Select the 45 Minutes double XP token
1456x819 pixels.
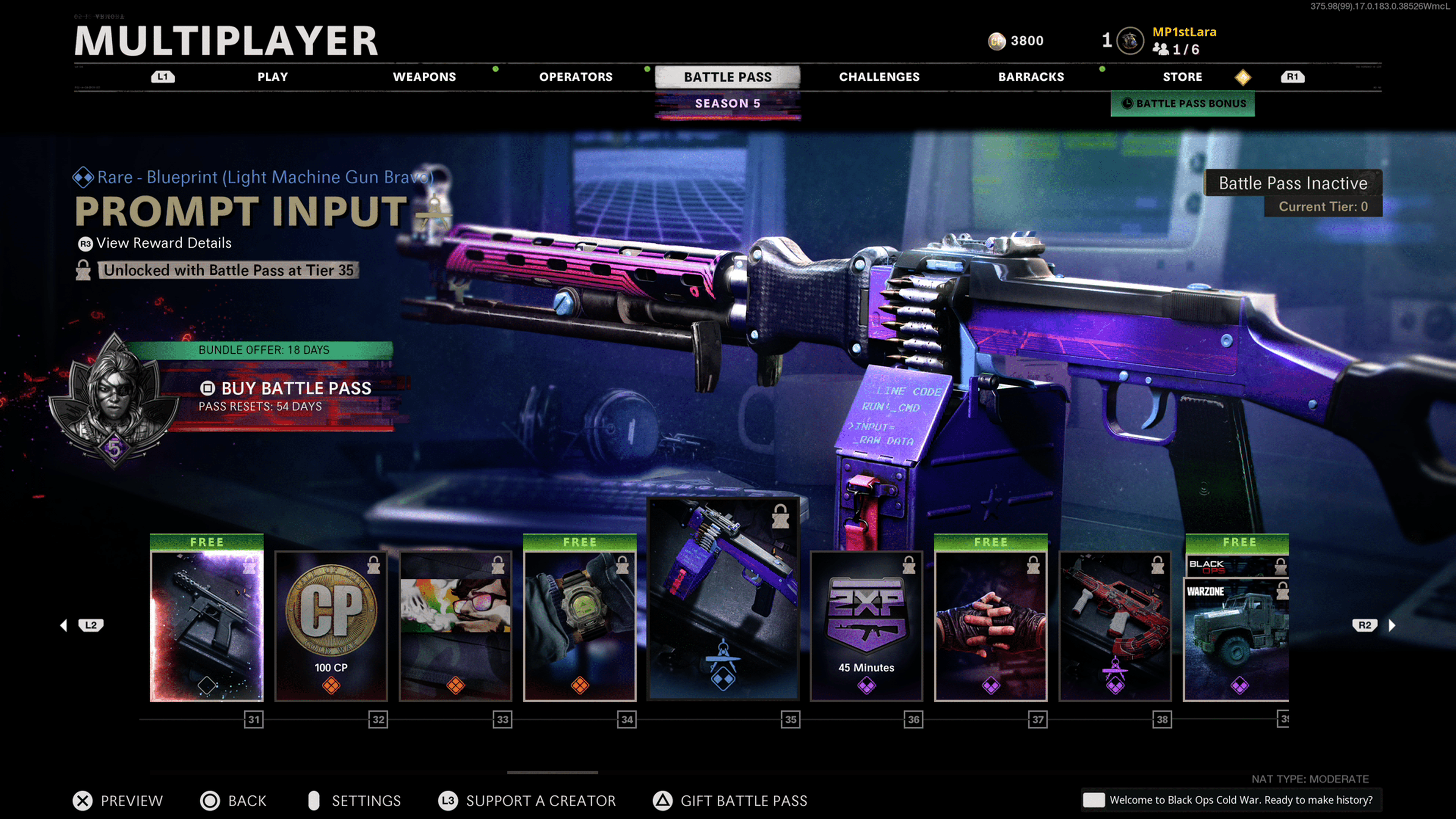click(x=866, y=626)
